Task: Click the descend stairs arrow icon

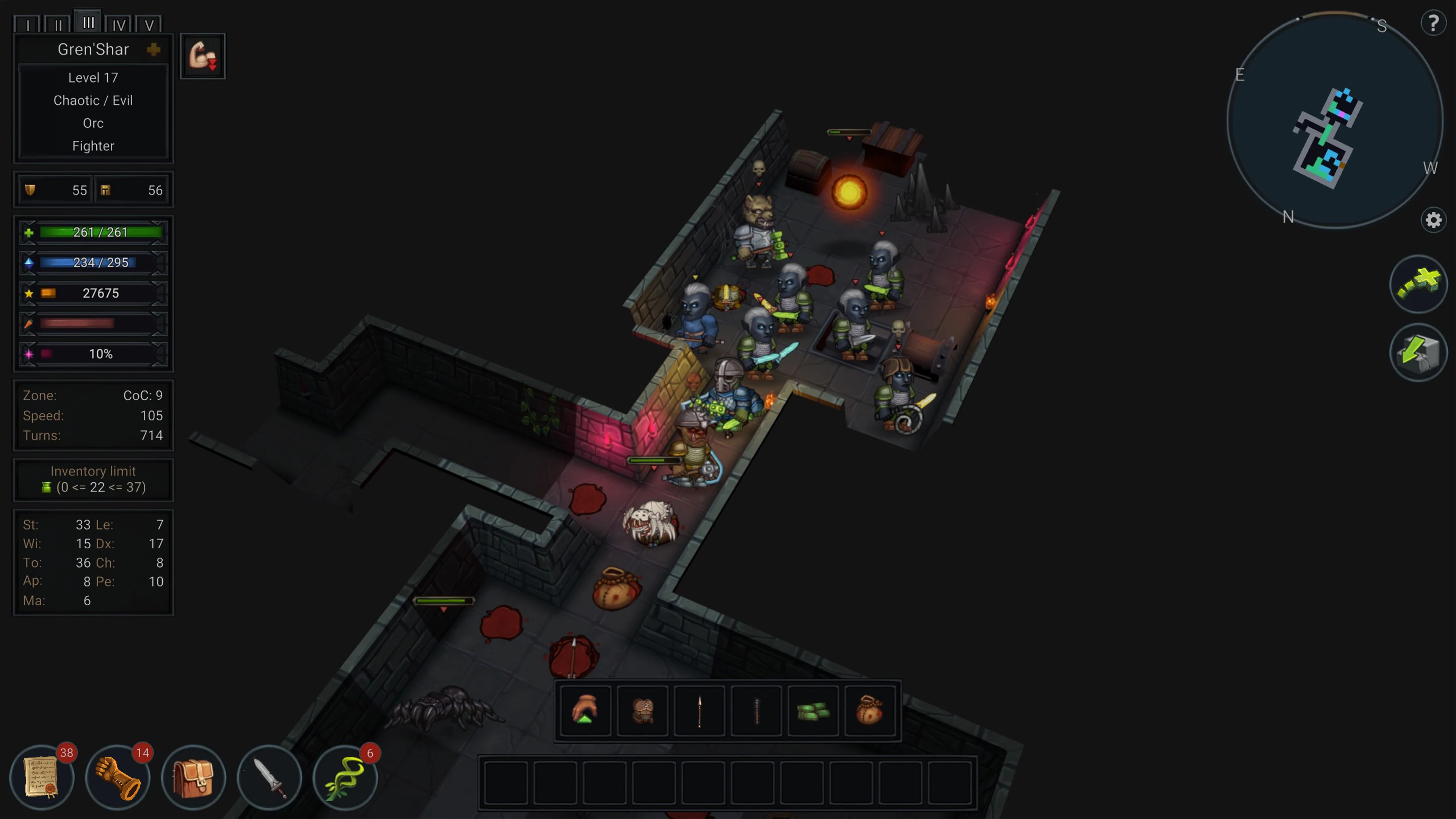Action: point(1419,352)
